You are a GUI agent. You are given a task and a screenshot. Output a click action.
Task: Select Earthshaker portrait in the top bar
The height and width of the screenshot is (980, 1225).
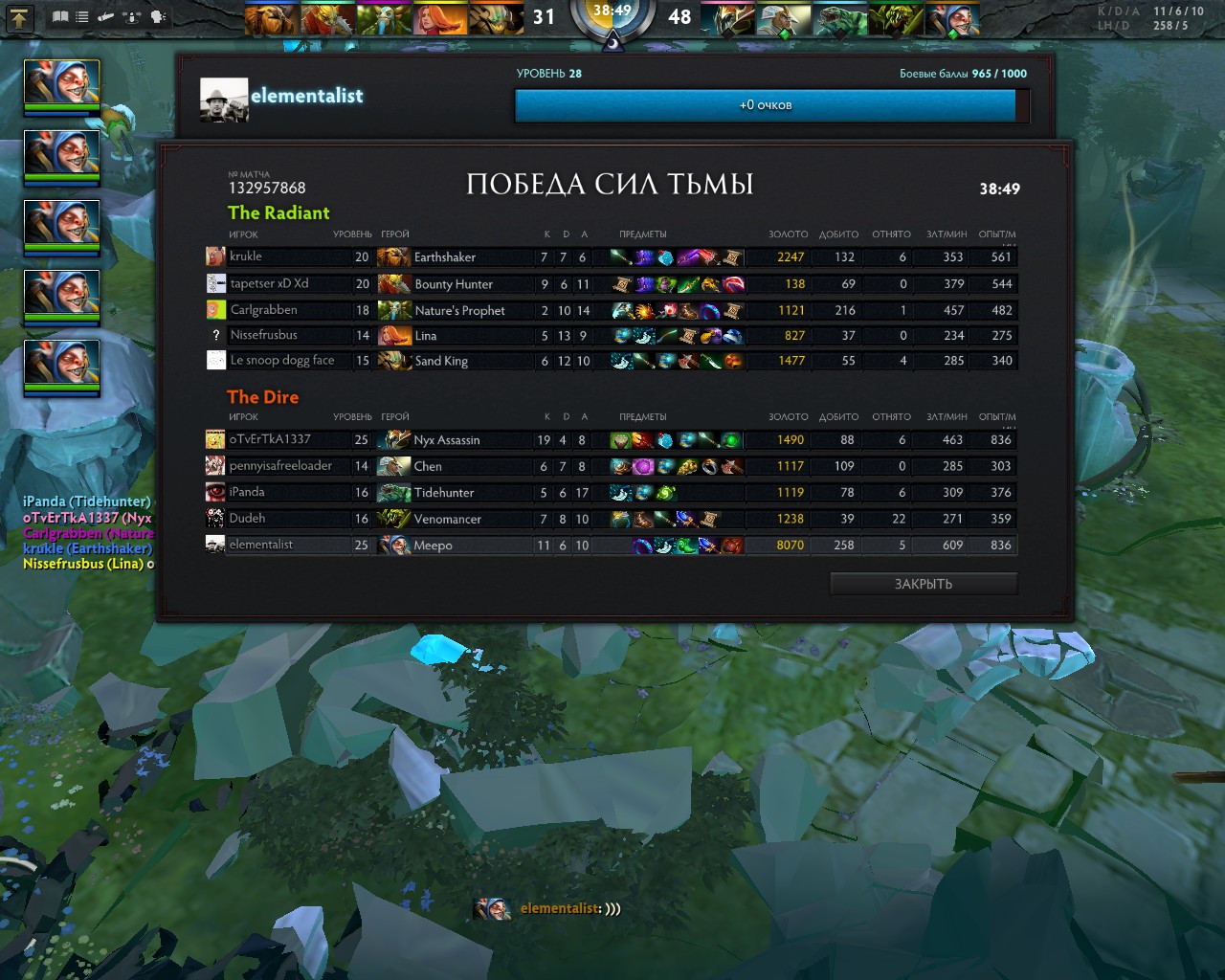coord(272,18)
